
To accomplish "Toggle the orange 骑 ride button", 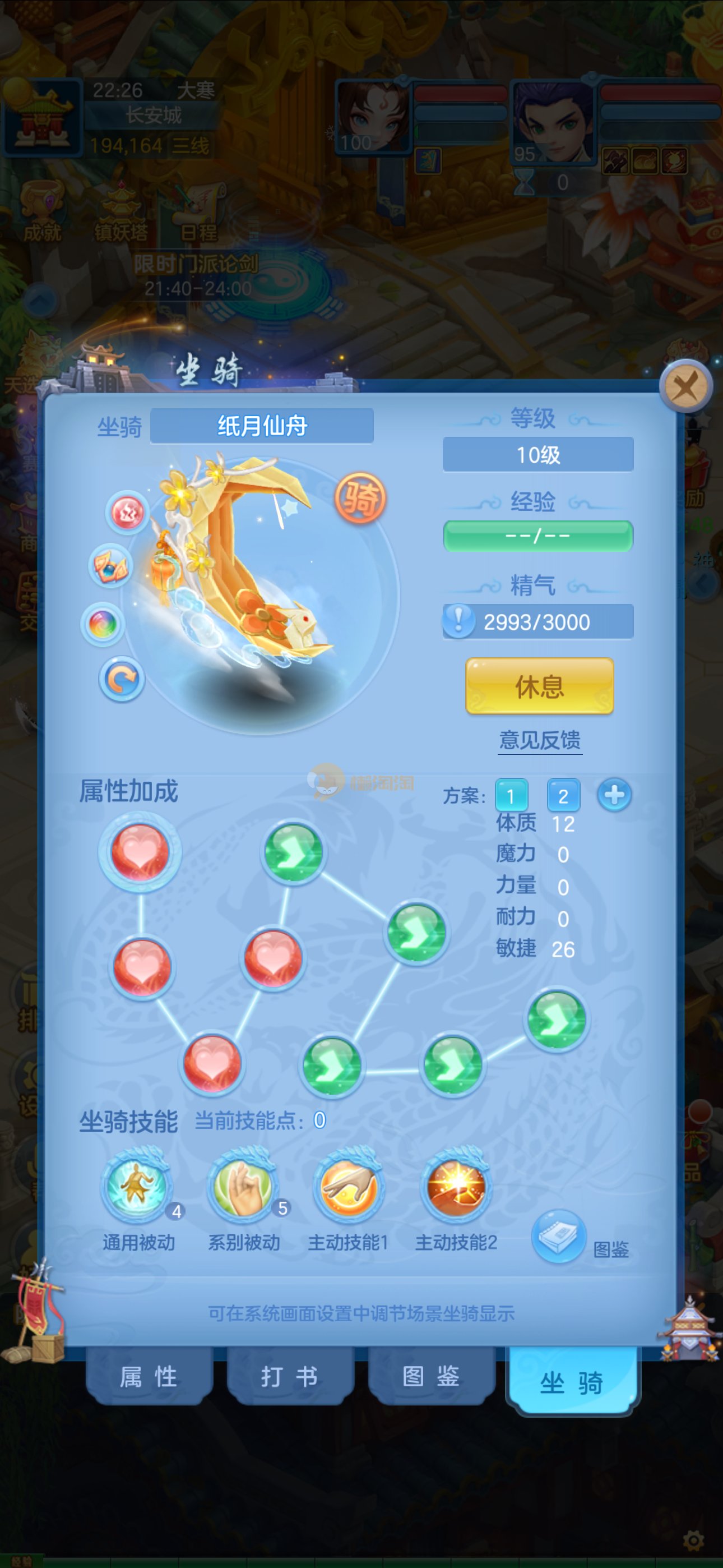I will pos(360,499).
